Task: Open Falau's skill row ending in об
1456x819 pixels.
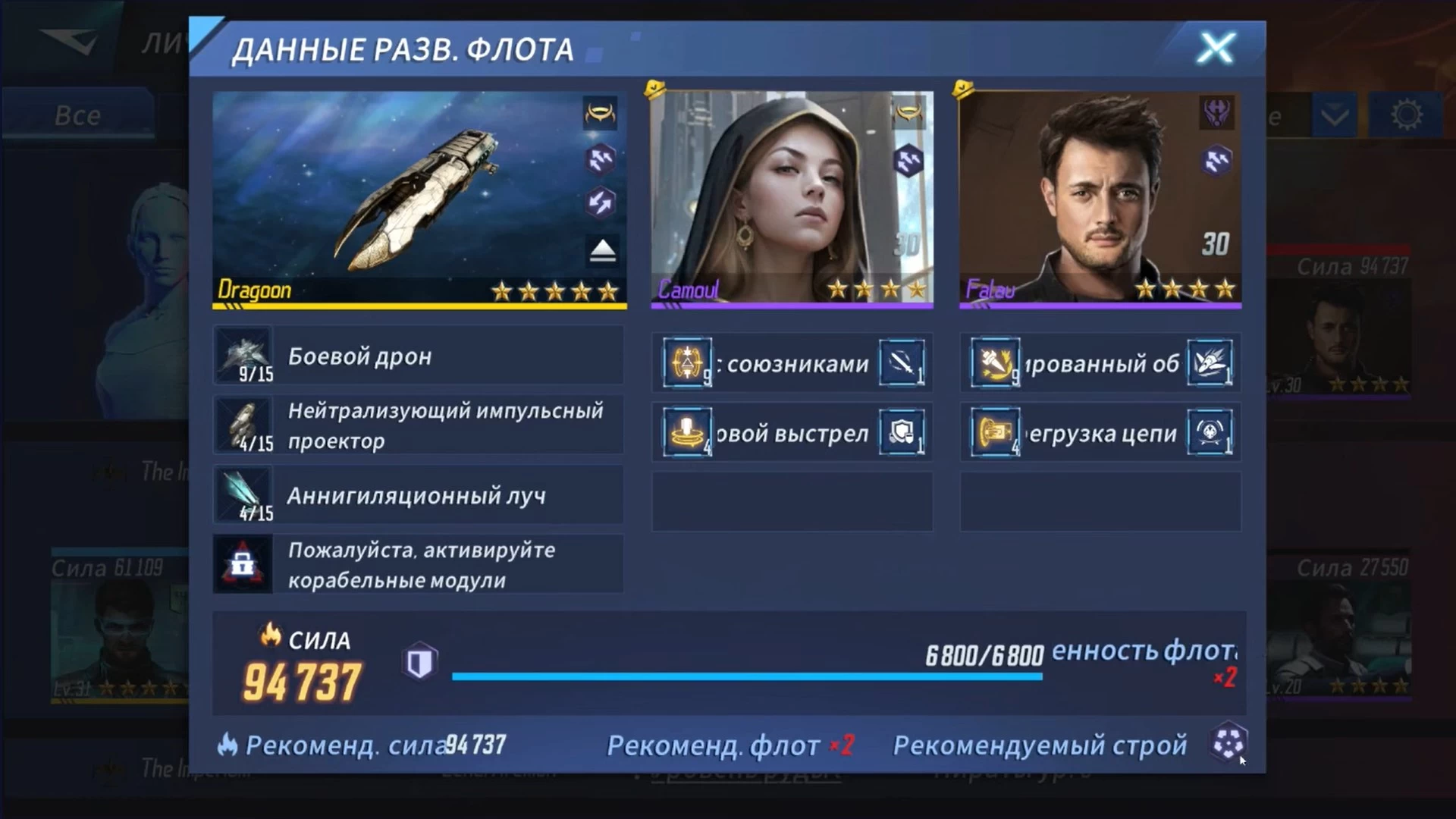Action: click(1100, 363)
